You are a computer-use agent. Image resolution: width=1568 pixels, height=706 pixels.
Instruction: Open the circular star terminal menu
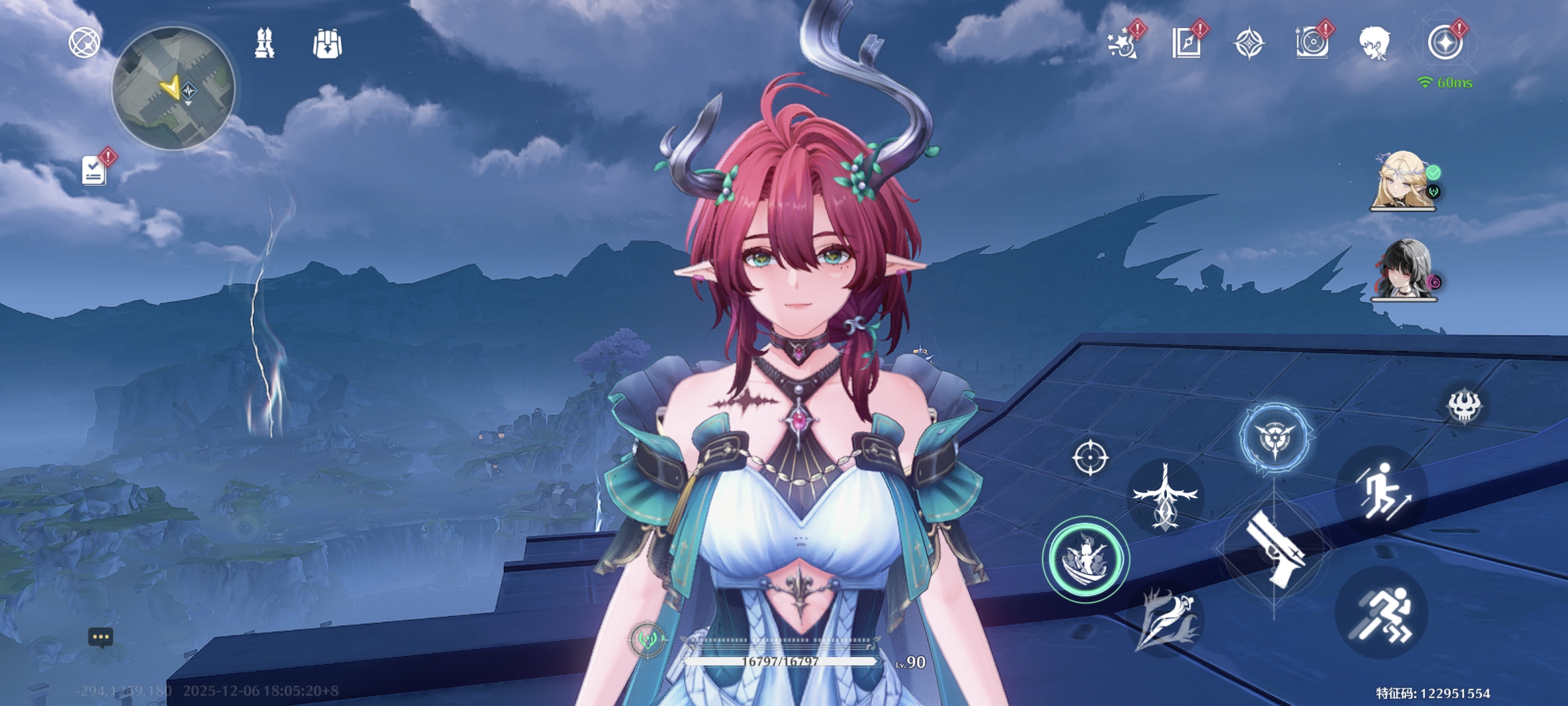click(x=1445, y=43)
